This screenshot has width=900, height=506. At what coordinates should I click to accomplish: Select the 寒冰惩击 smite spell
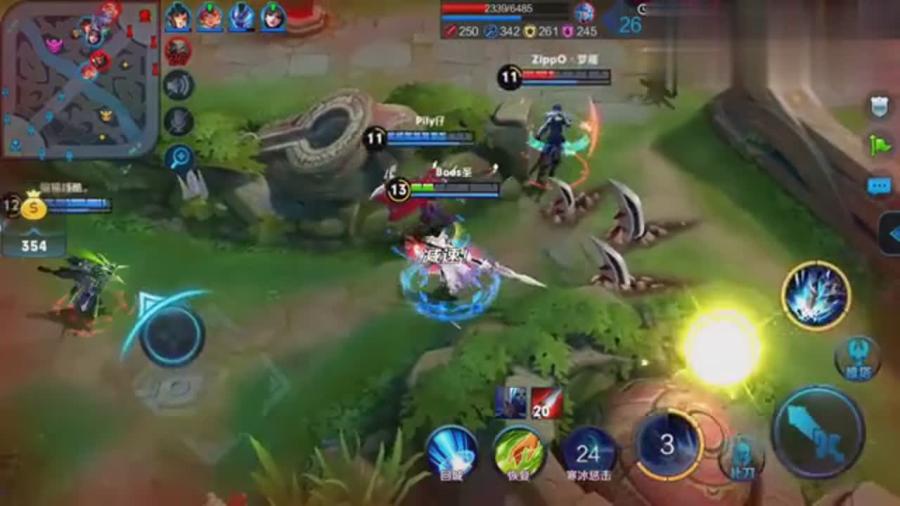tap(588, 452)
